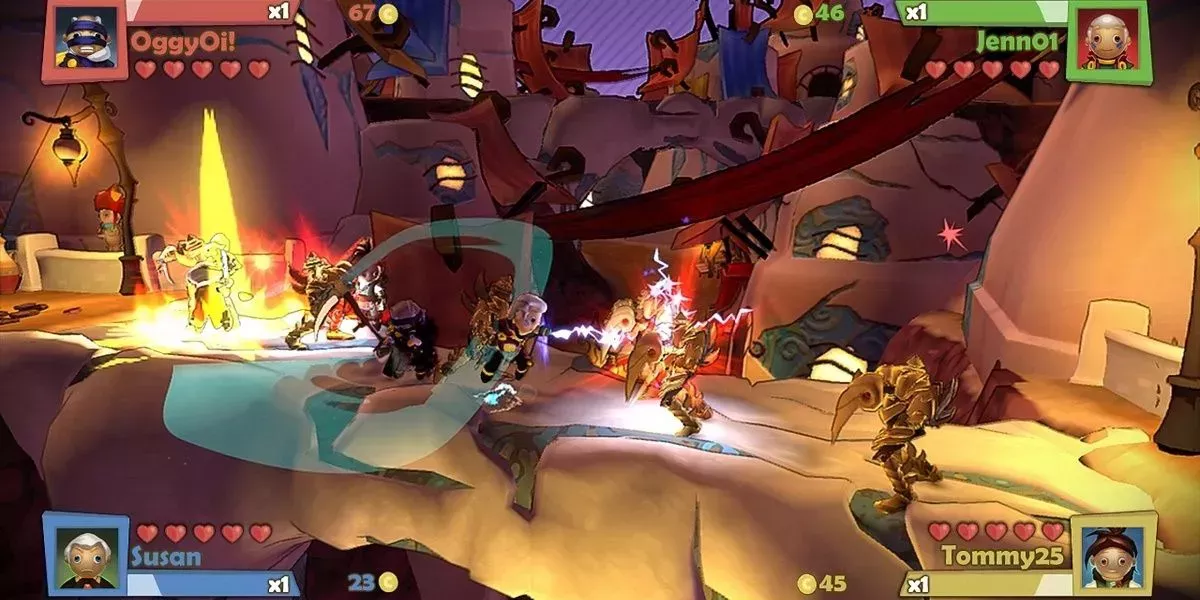
Task: Choose Susan's white-haired character portrait
Action: tap(86, 555)
